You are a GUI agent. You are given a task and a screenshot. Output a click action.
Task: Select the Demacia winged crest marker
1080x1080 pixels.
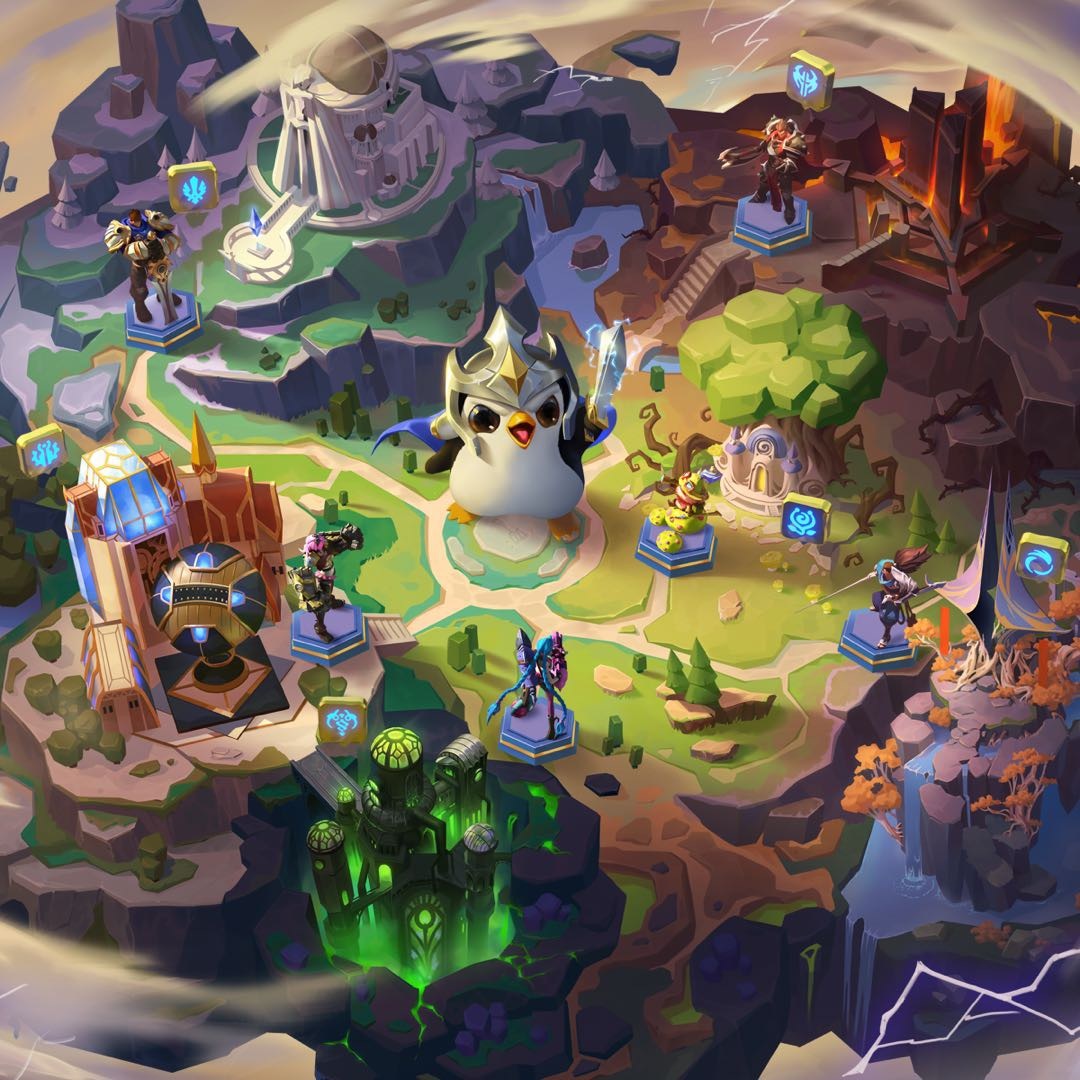192,186
